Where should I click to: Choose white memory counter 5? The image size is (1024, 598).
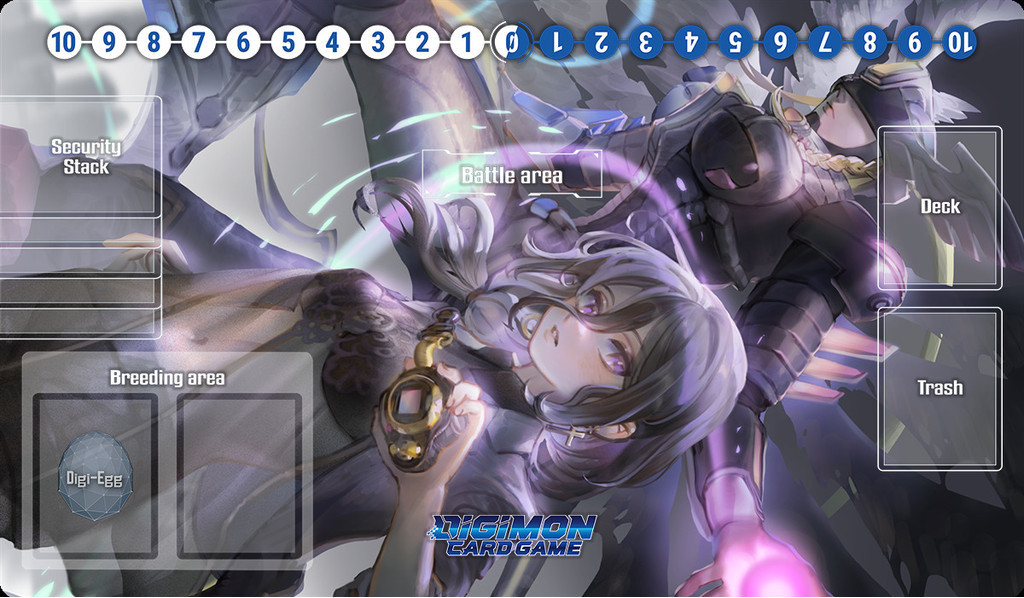[287, 42]
